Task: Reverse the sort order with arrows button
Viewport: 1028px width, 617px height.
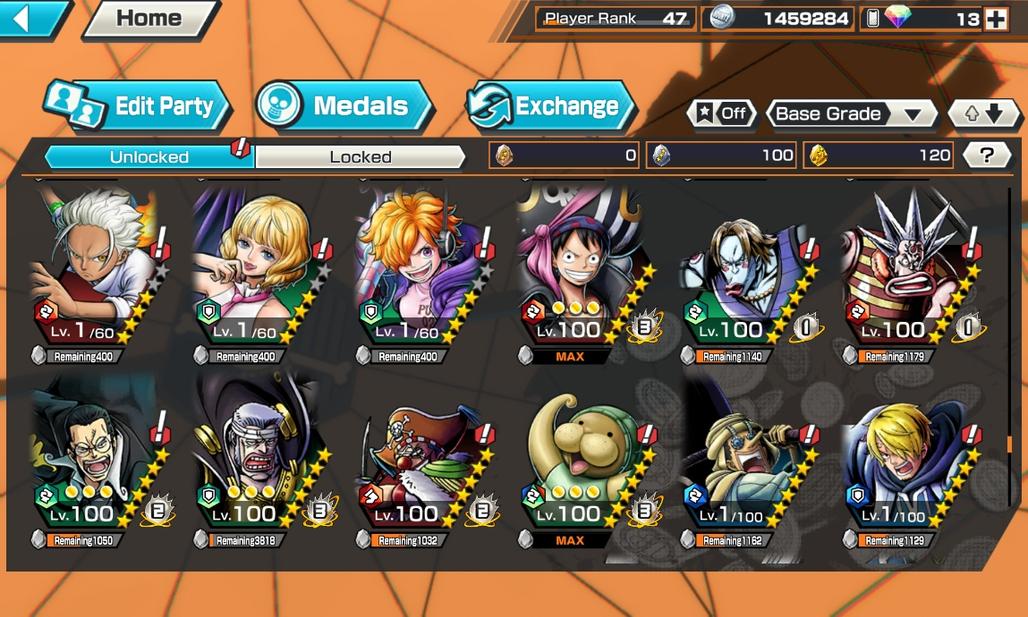Action: [x=980, y=113]
